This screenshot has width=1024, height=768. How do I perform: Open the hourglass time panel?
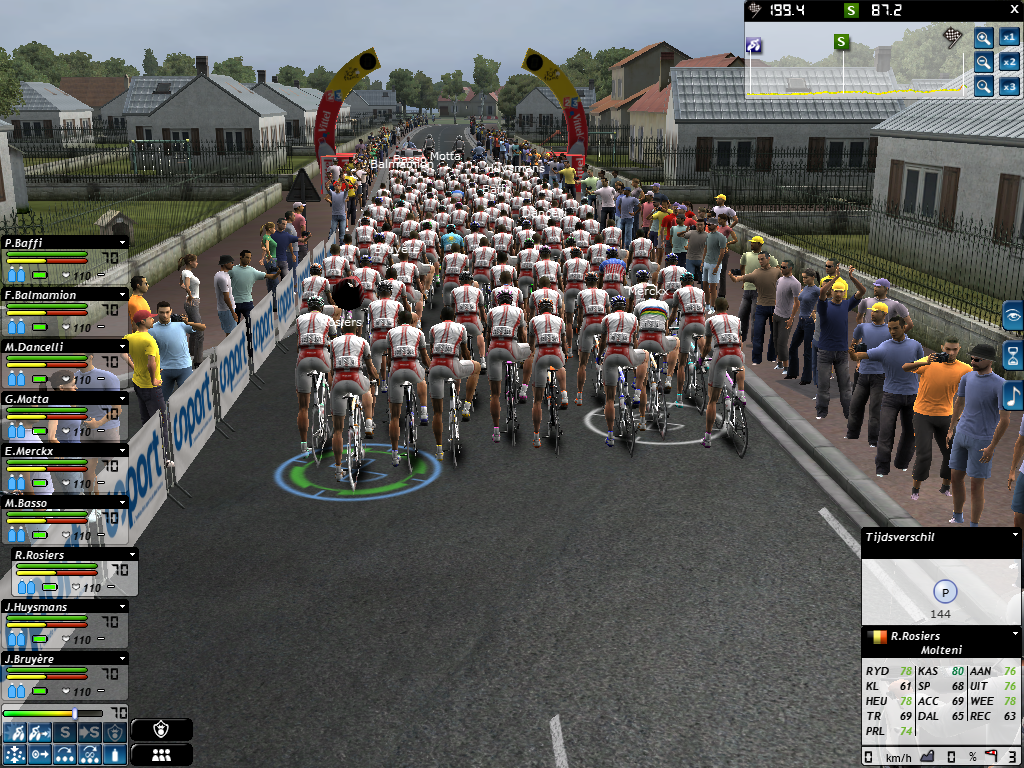[x=1013, y=355]
